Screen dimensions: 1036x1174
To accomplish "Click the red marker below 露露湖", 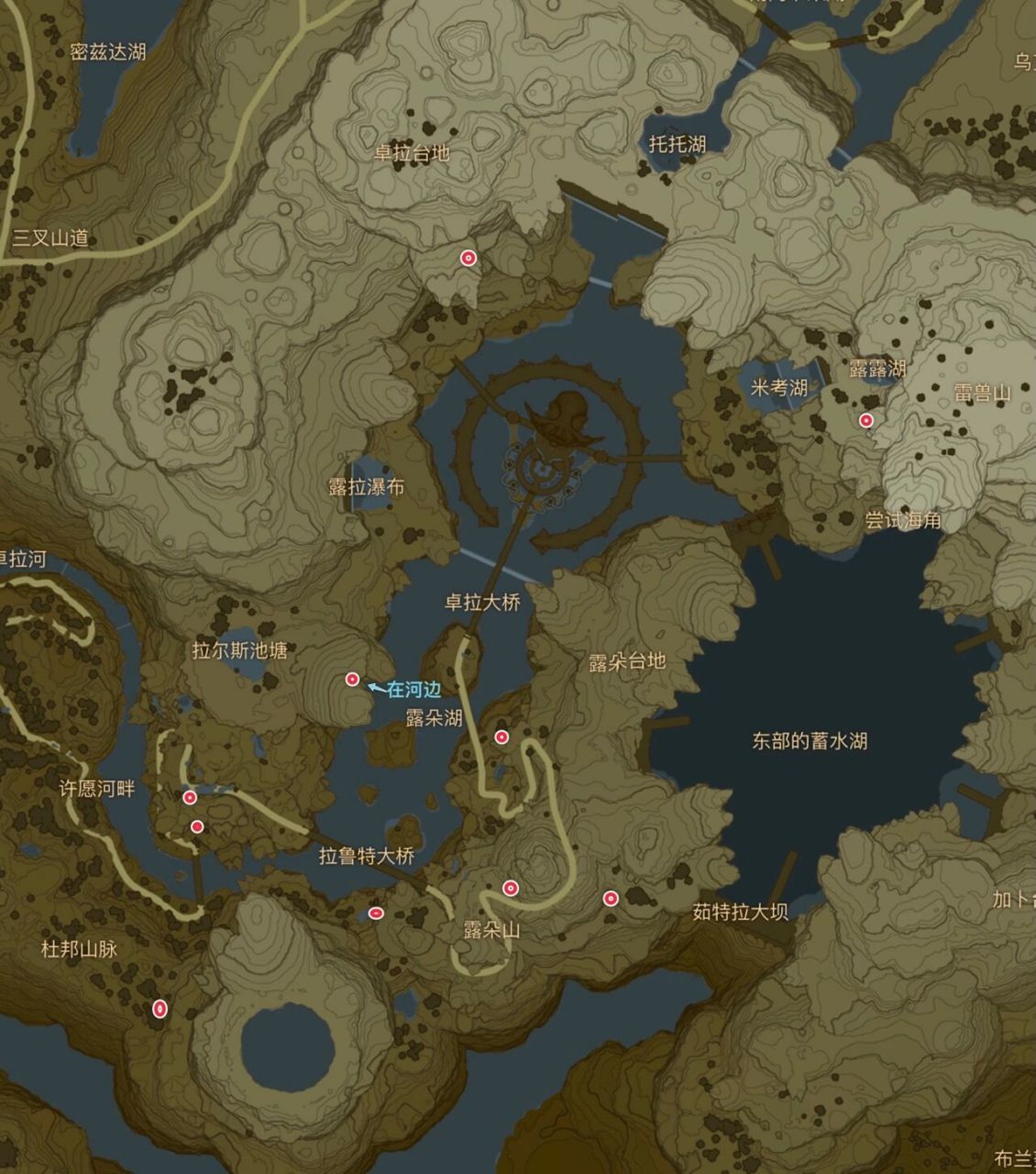I will coord(866,421).
